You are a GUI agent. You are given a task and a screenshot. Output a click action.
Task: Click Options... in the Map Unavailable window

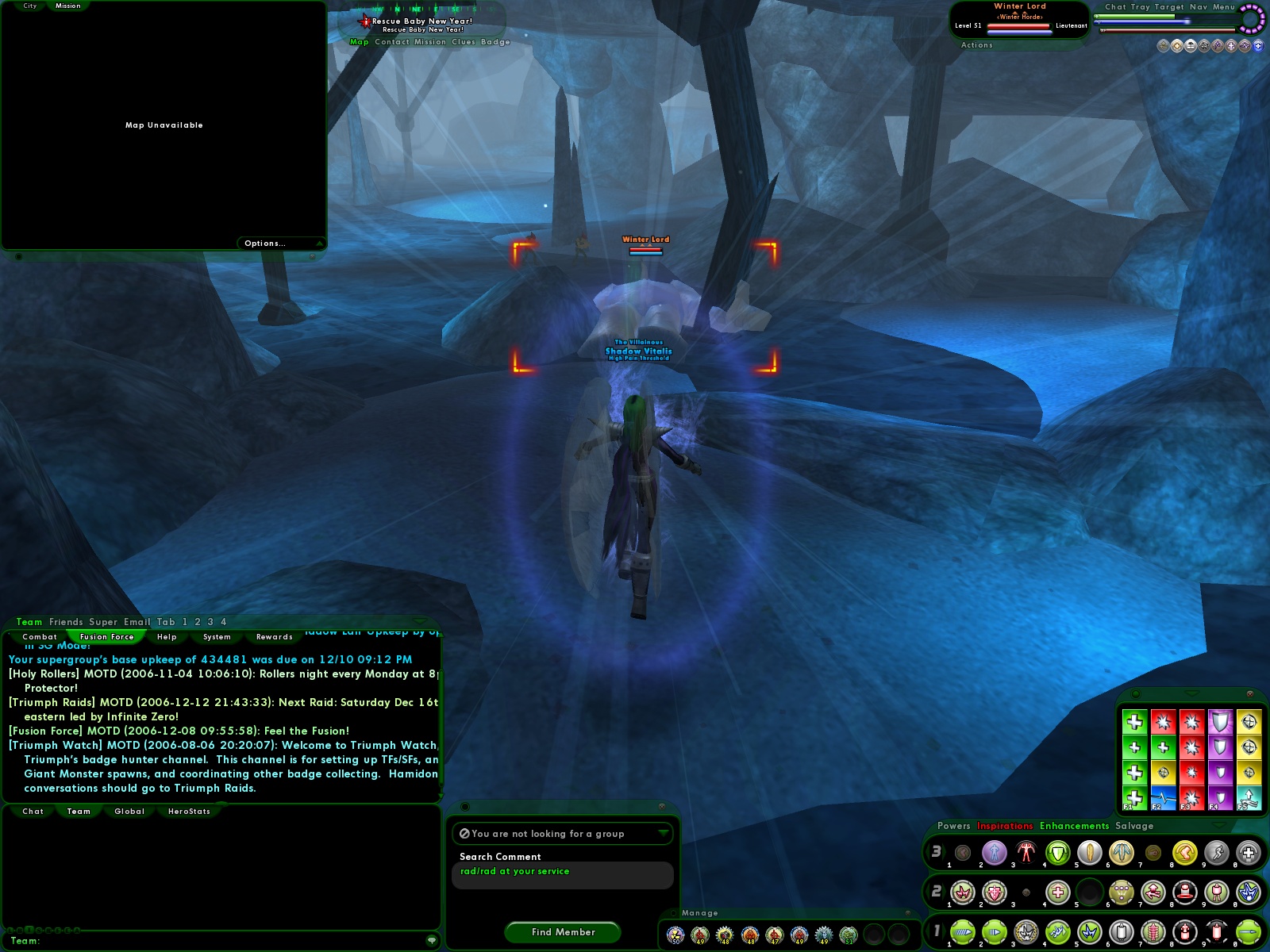pos(264,243)
